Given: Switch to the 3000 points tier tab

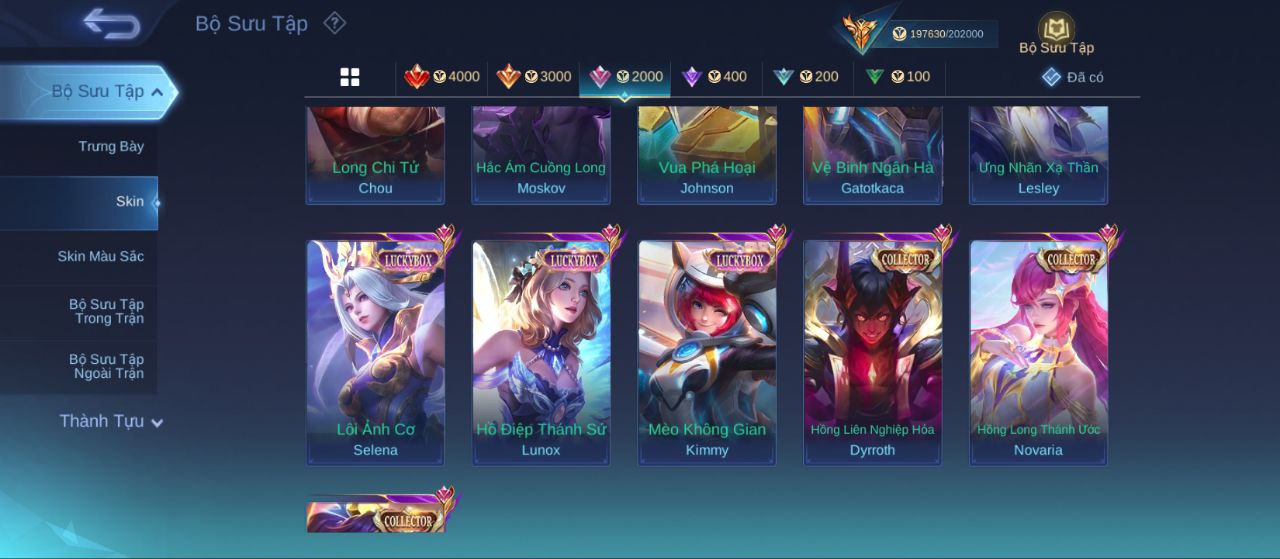Looking at the screenshot, I should pos(534,77).
